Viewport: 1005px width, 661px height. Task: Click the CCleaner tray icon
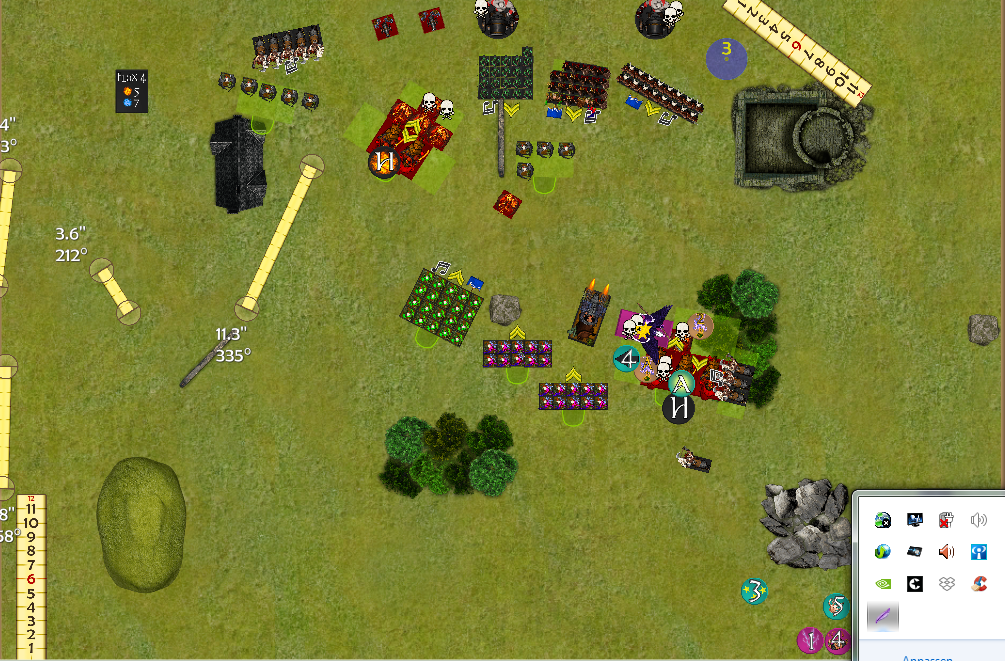pyautogui.click(x=979, y=582)
